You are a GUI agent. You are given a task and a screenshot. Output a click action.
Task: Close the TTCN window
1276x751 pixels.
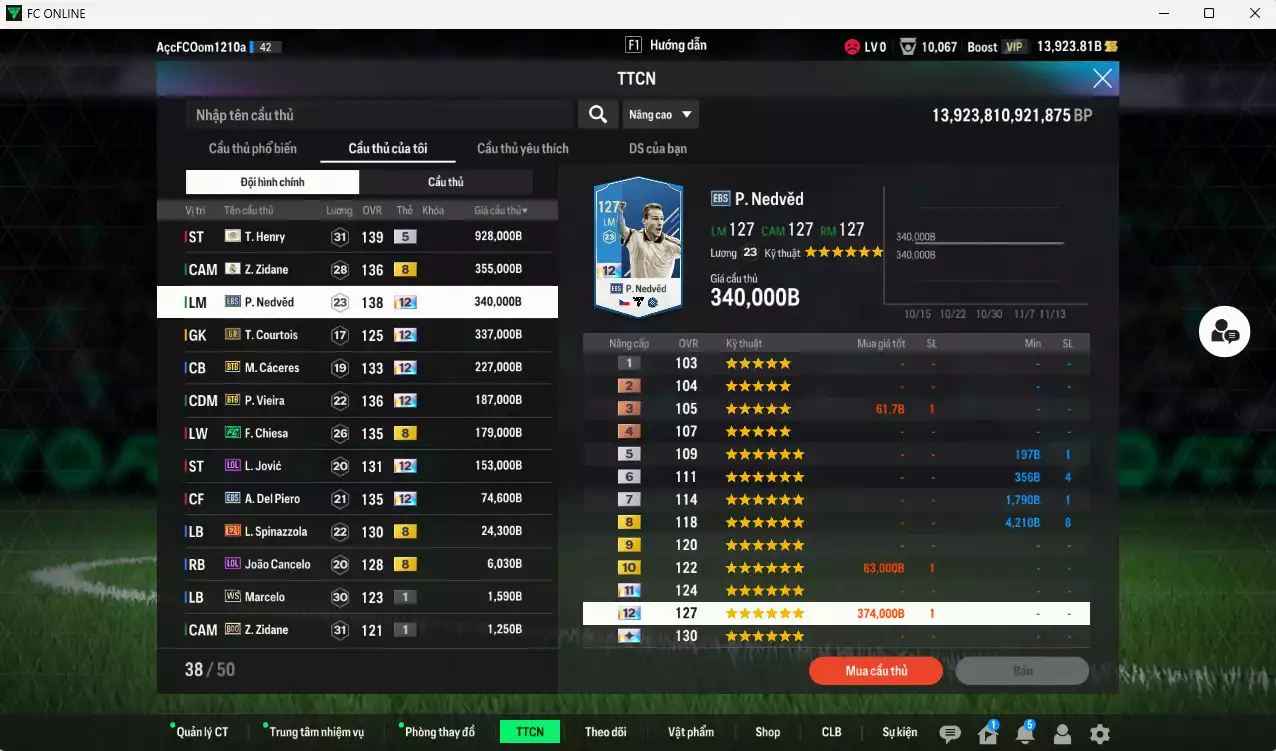[1102, 79]
